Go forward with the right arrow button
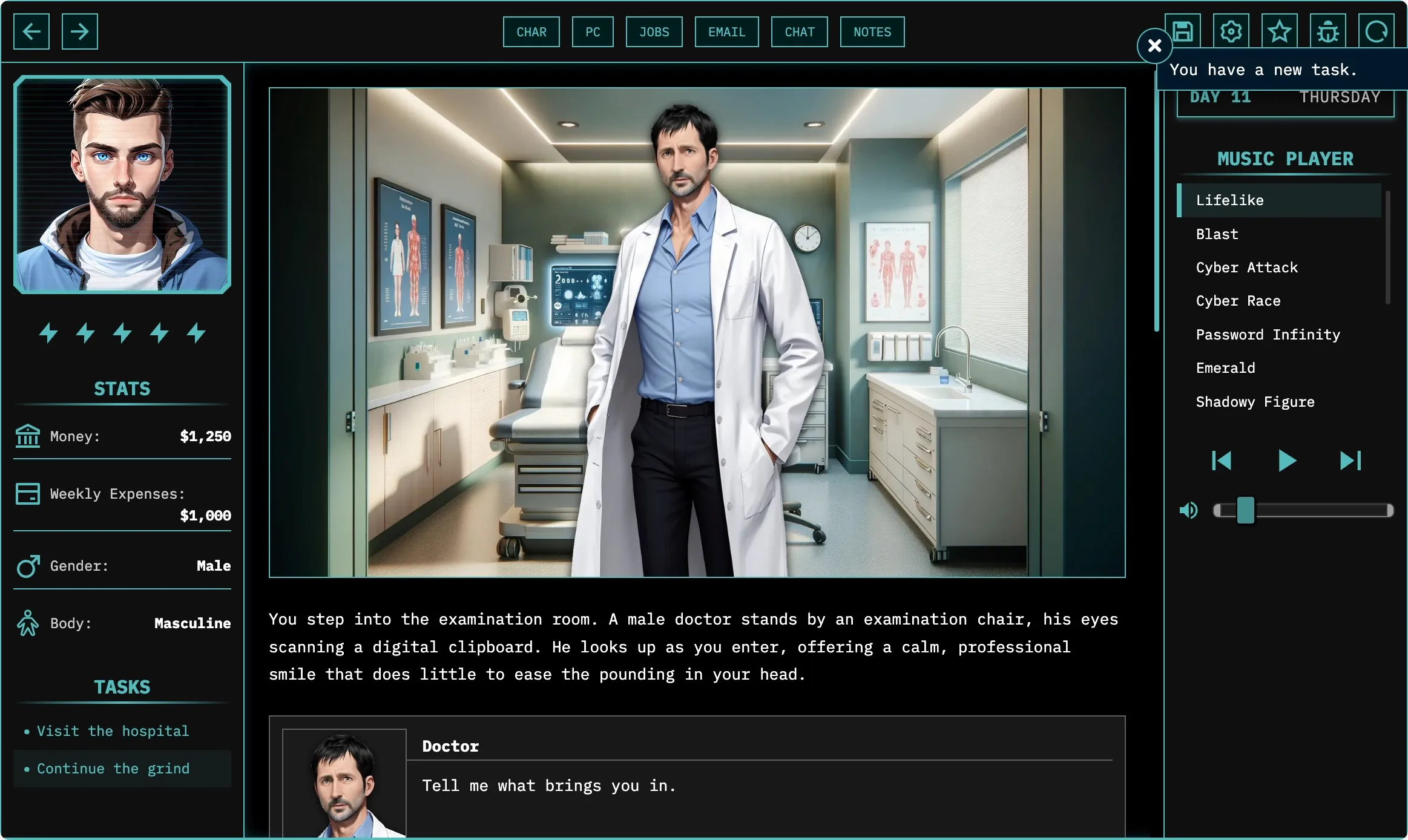The image size is (1408, 840). pos(79,31)
